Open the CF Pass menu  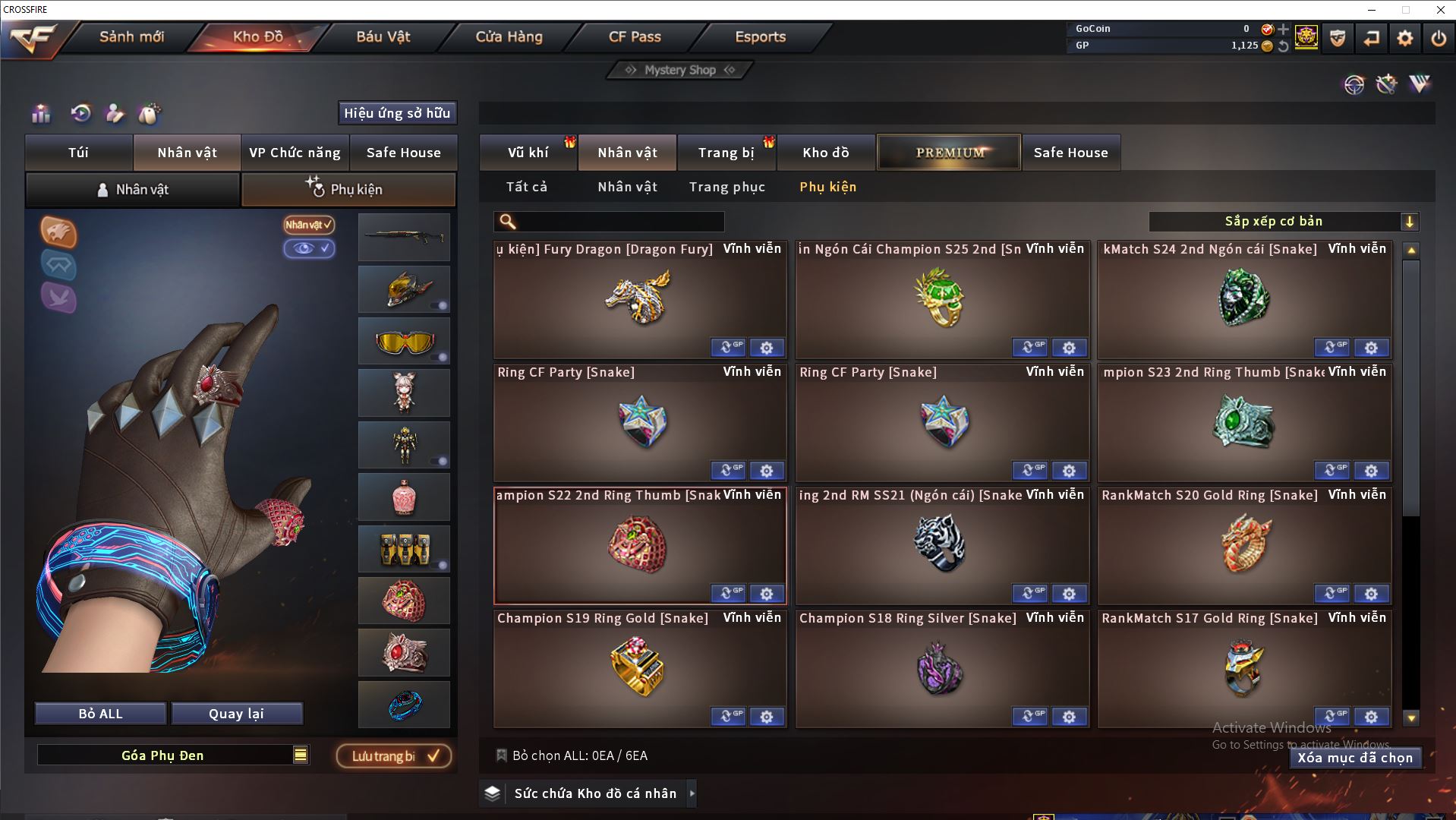tap(635, 36)
